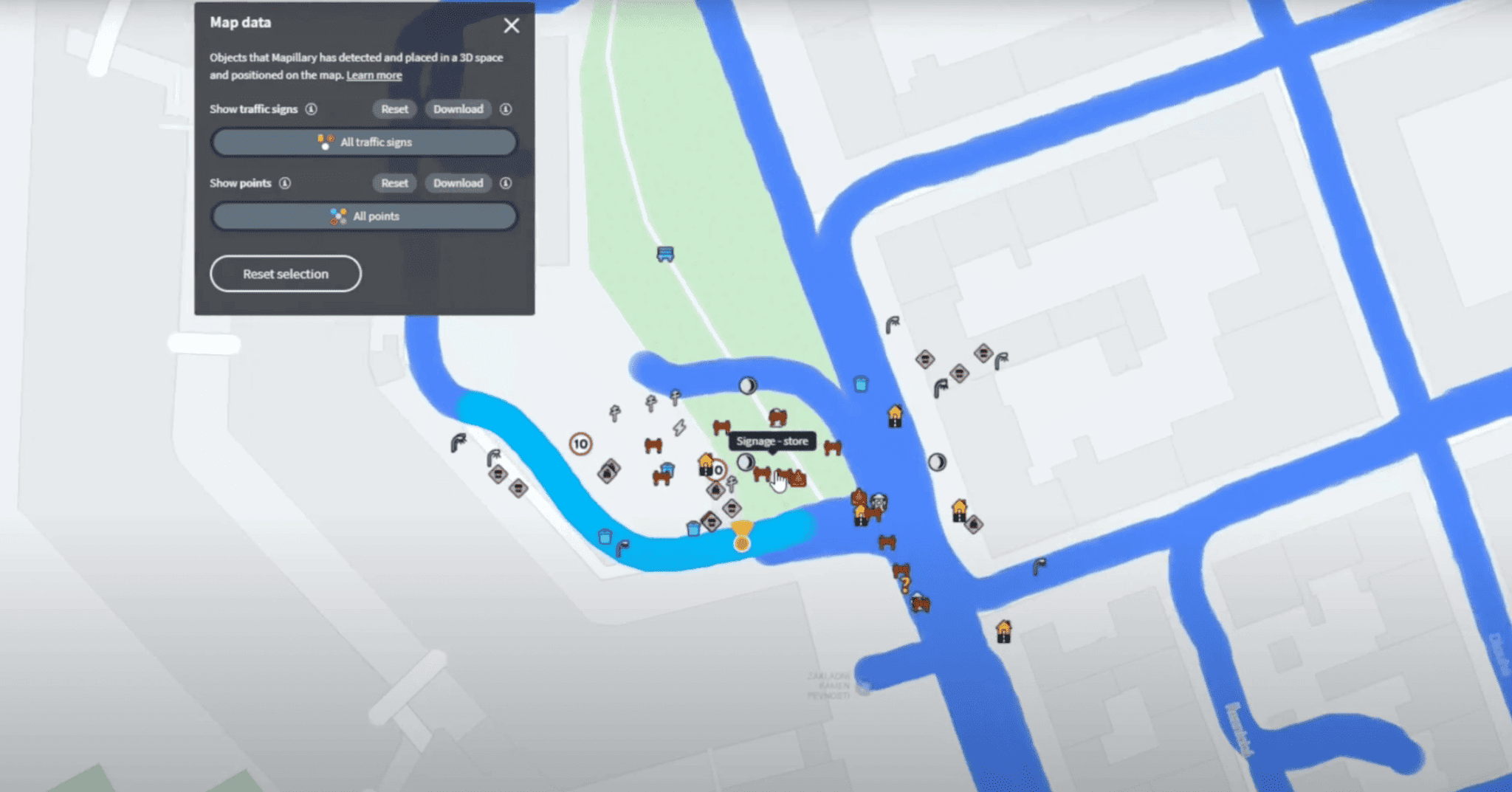The height and width of the screenshot is (792, 1512).
Task: Select the yellow mailbox icon on the right street
Action: (x=896, y=414)
